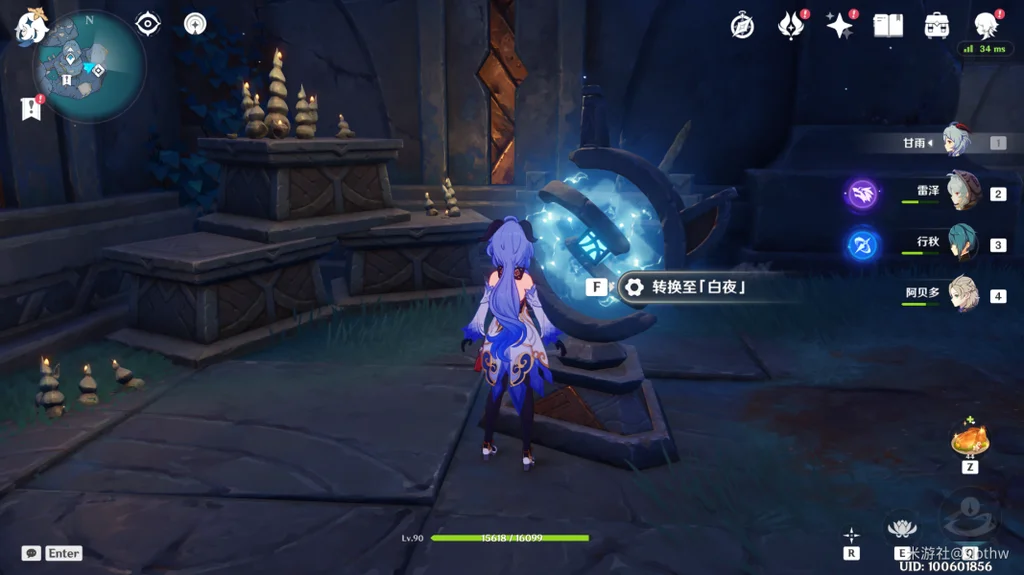Select party member 甘雨

pos(958,143)
